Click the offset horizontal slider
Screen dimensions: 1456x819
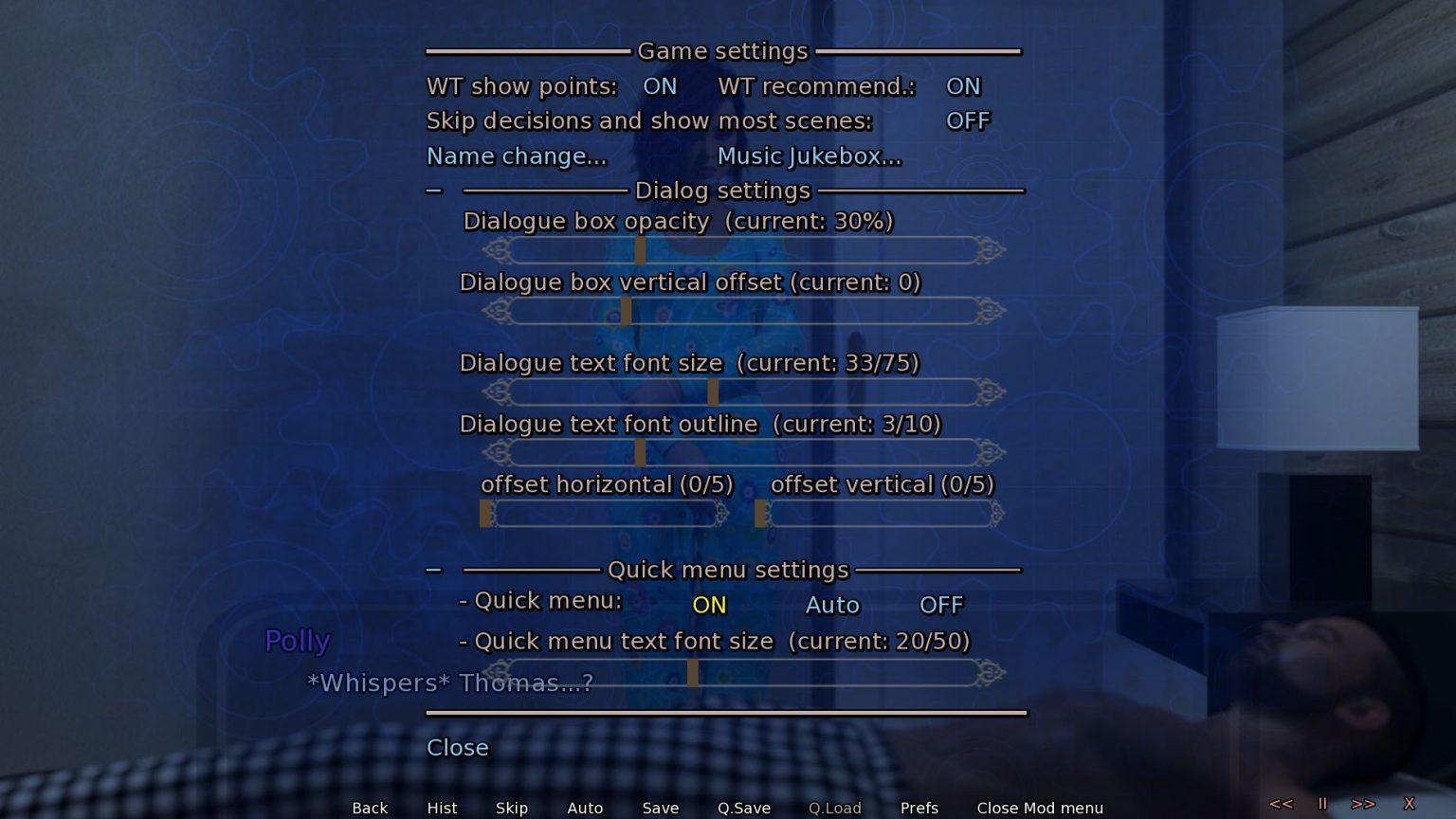(605, 514)
